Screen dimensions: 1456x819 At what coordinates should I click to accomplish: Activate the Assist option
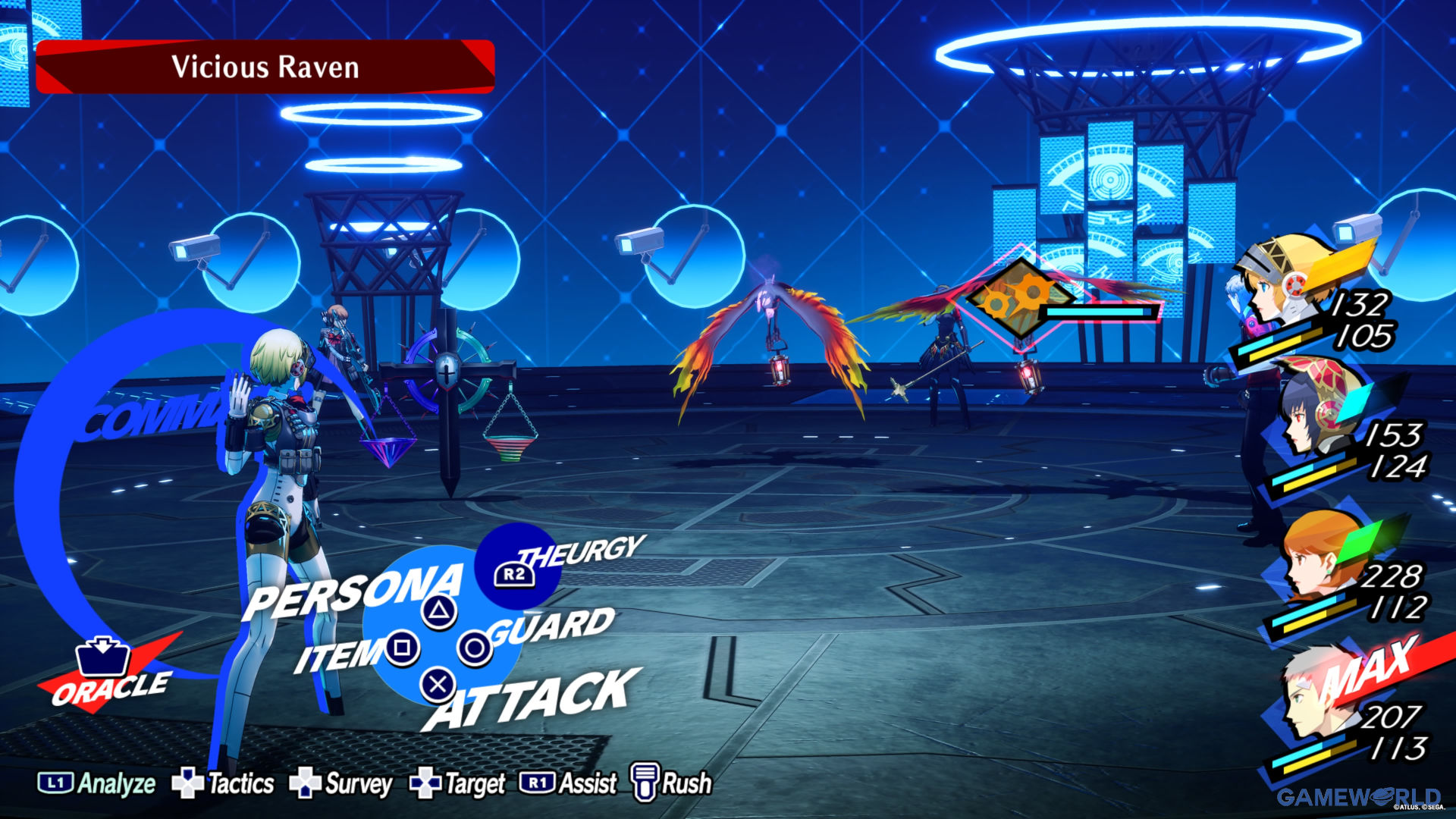pyautogui.click(x=568, y=783)
